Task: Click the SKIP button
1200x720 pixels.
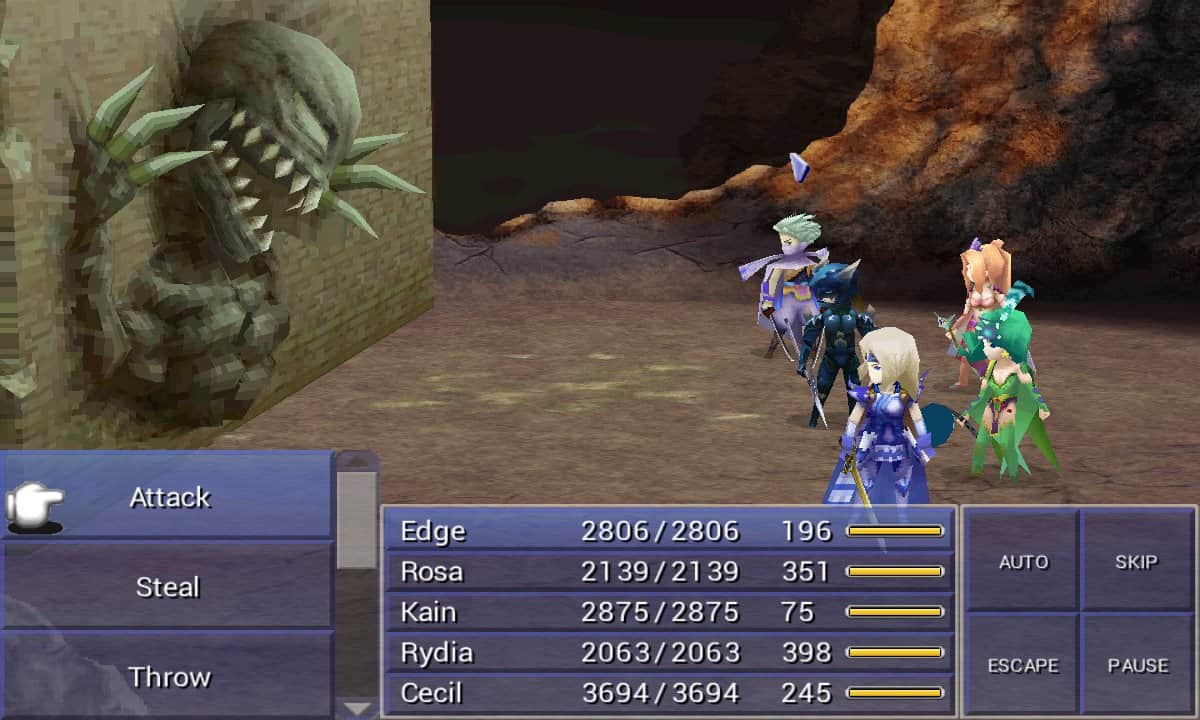Action: pyautogui.click(x=1137, y=562)
